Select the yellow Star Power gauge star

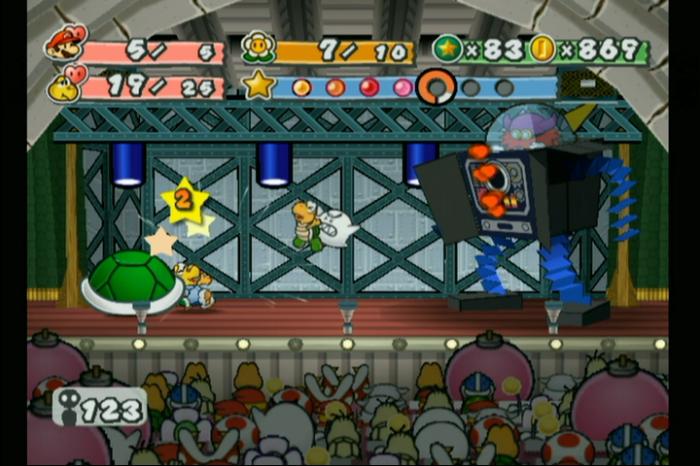pyautogui.click(x=259, y=85)
